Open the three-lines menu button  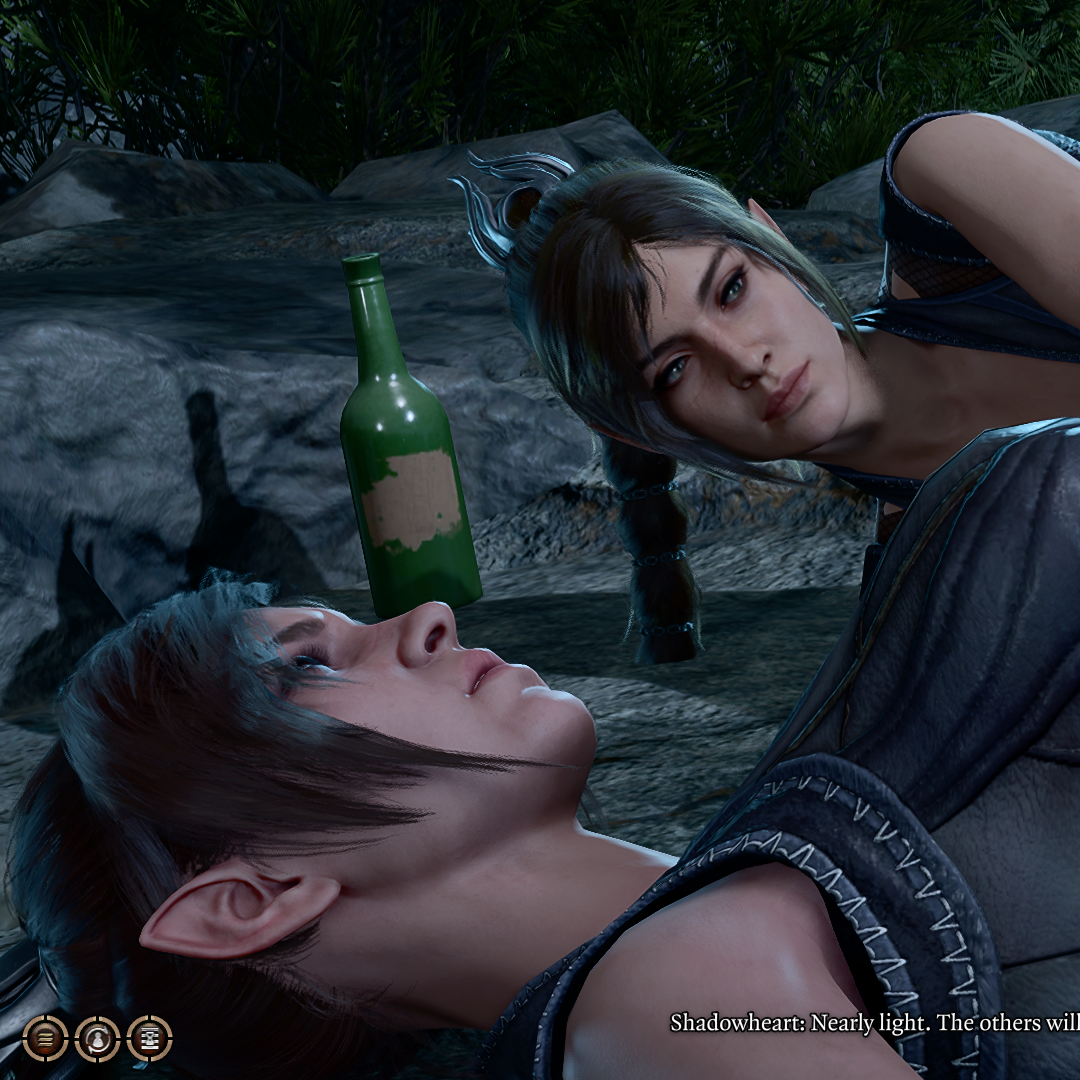pos(45,1038)
